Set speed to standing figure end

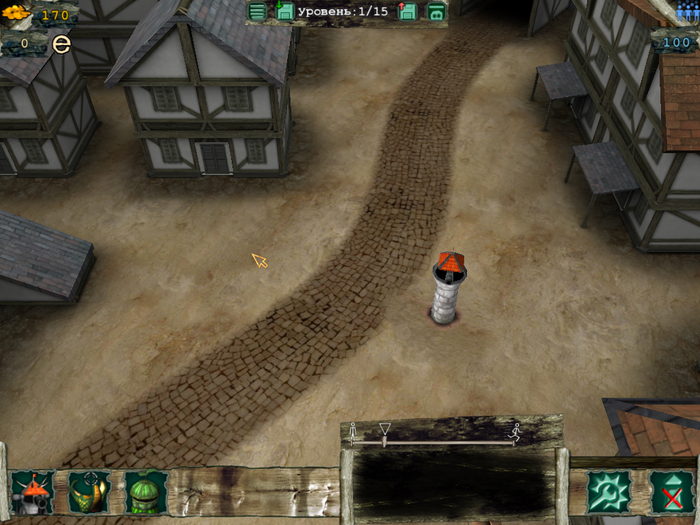[x=352, y=432]
